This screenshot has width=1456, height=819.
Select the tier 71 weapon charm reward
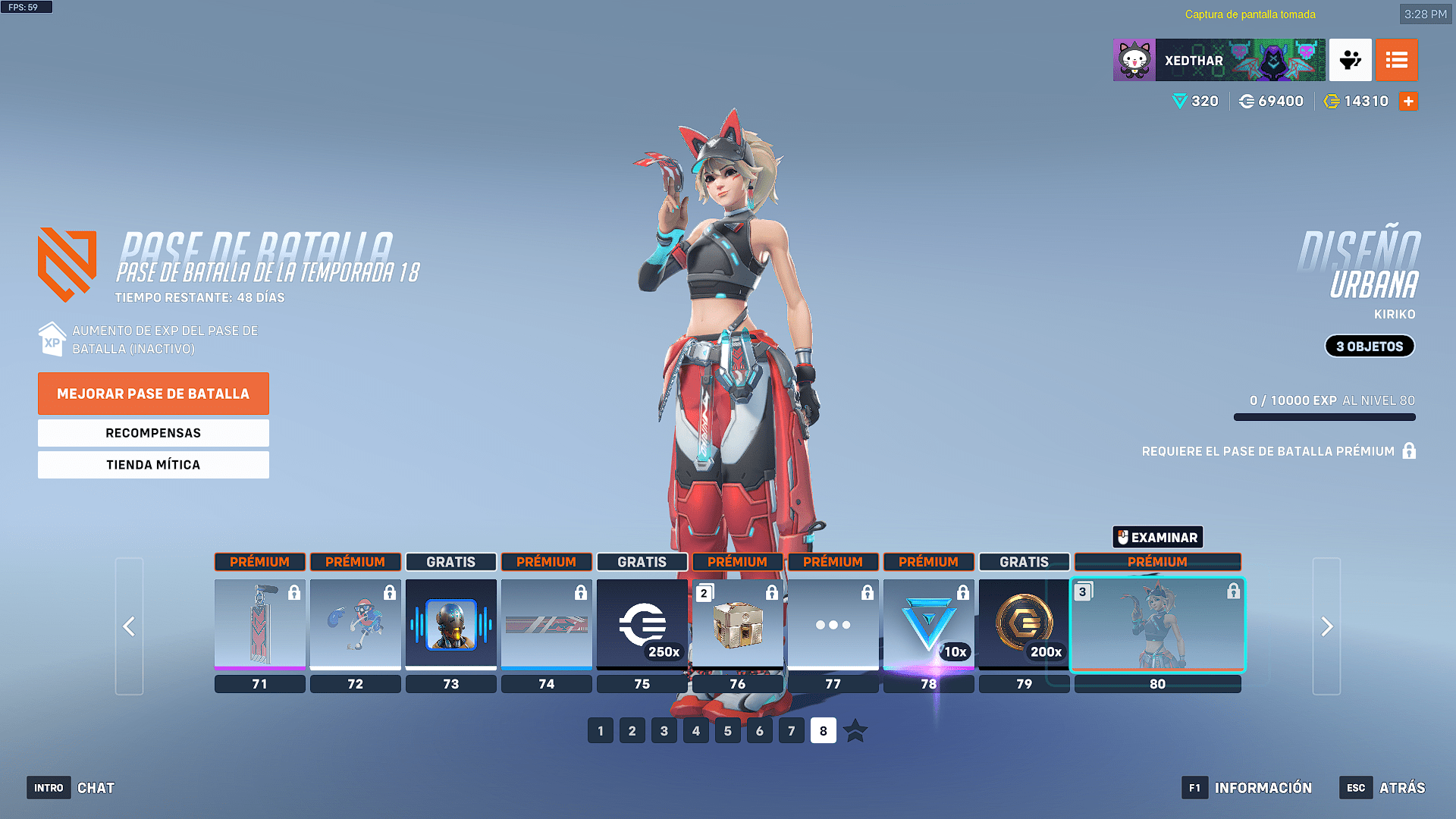(260, 624)
